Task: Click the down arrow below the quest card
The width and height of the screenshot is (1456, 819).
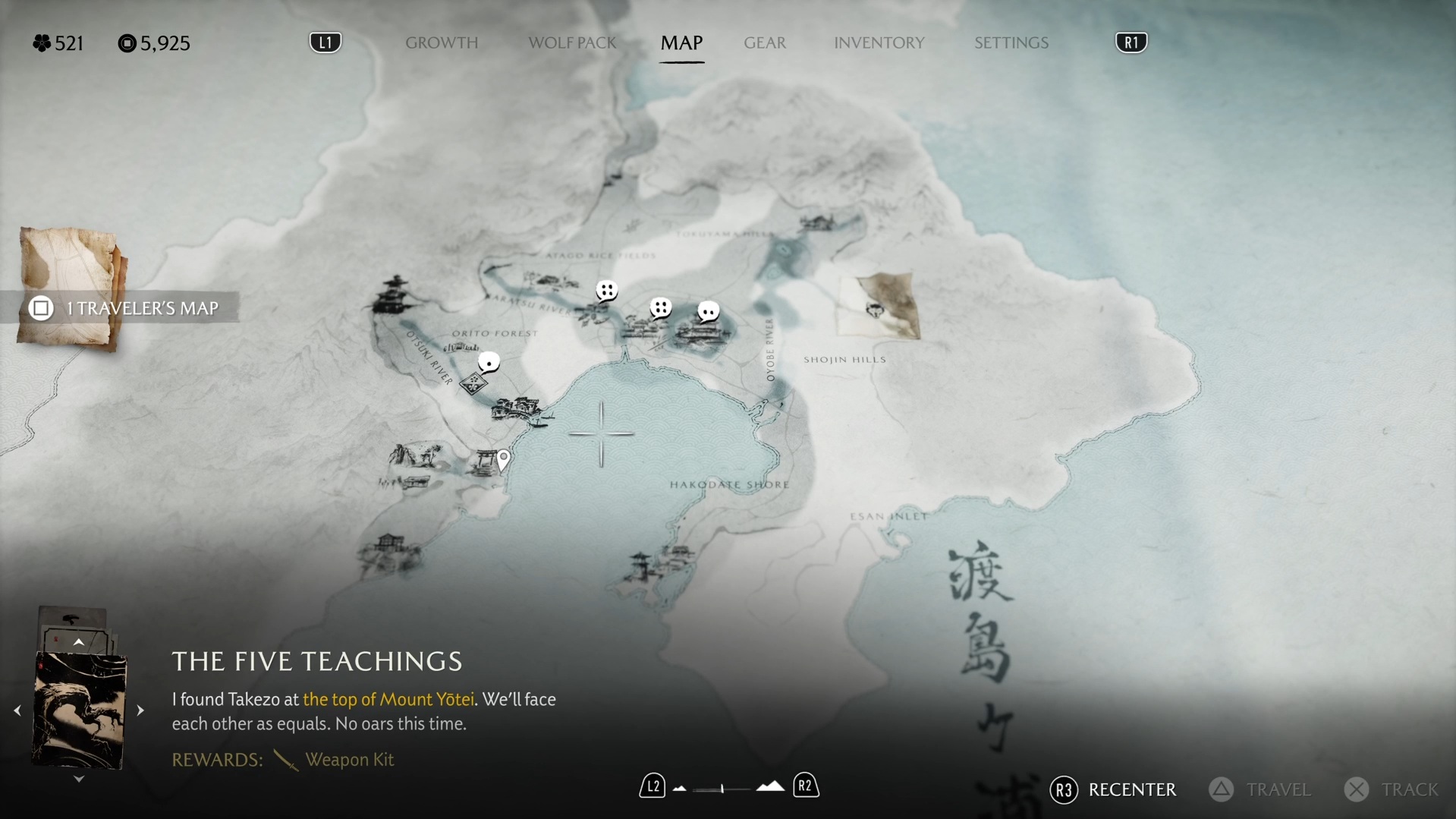Action: [78, 779]
